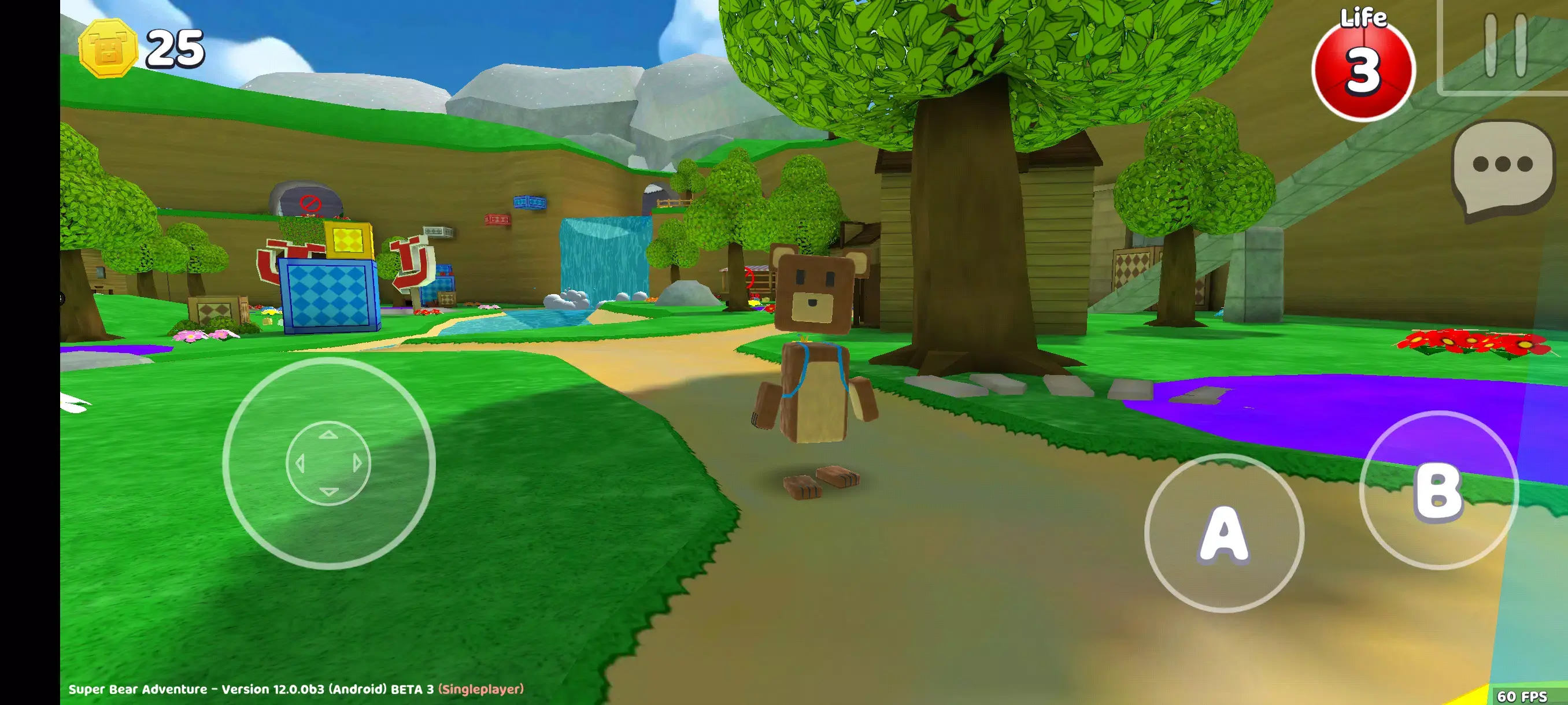The height and width of the screenshot is (705, 1568).
Task: Tap the left arrow on the virtual joystick
Action: pos(299,462)
